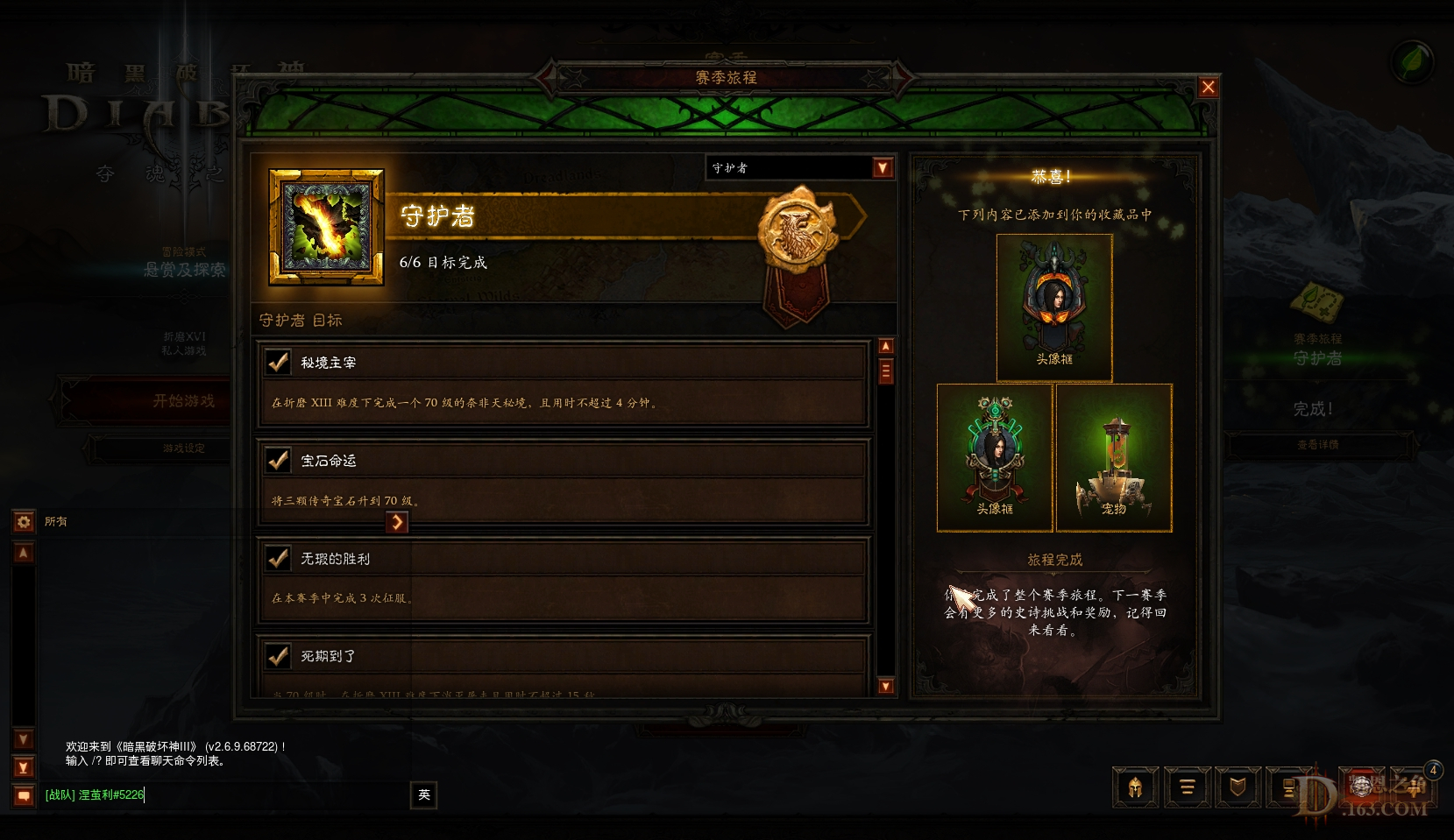Select the hero helmet icon in bottom toolbar
The width and height of the screenshot is (1454, 840).
[x=1137, y=787]
